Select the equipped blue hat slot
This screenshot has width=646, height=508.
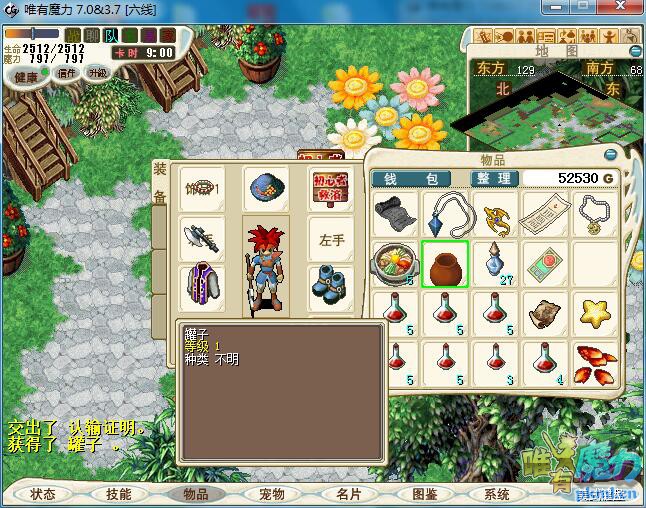265,188
